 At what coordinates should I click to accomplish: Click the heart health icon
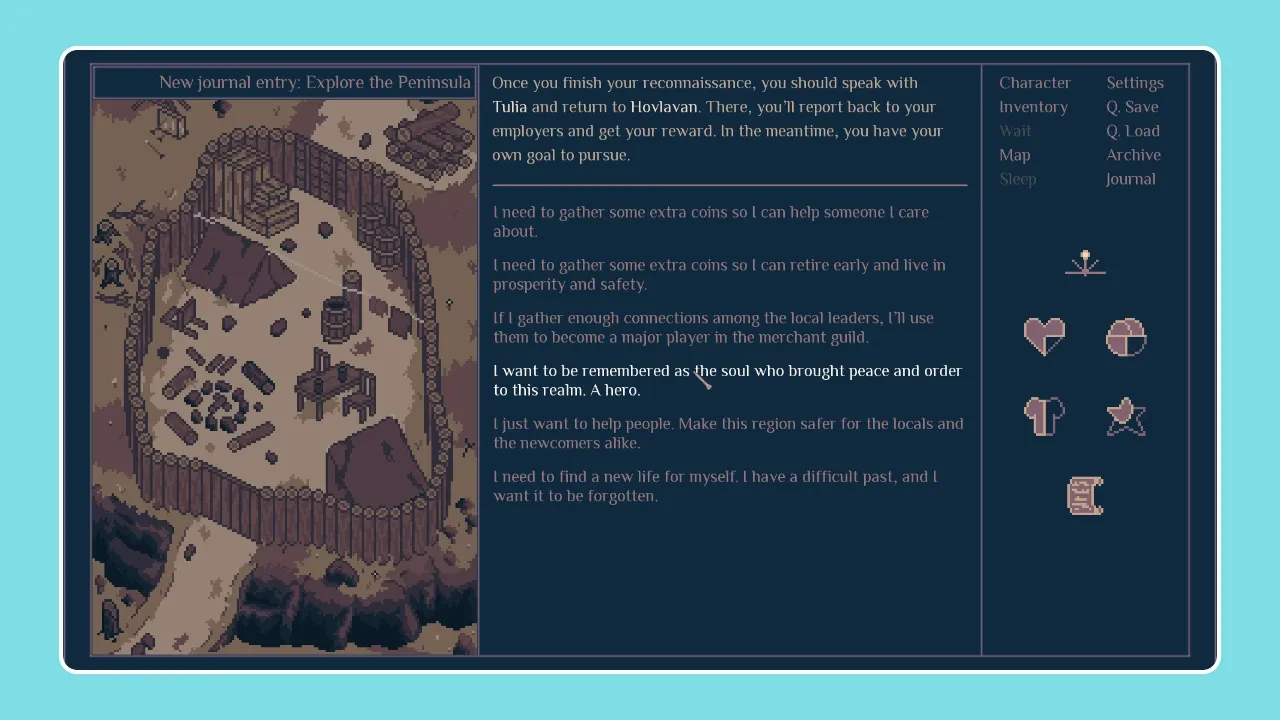[1043, 337]
